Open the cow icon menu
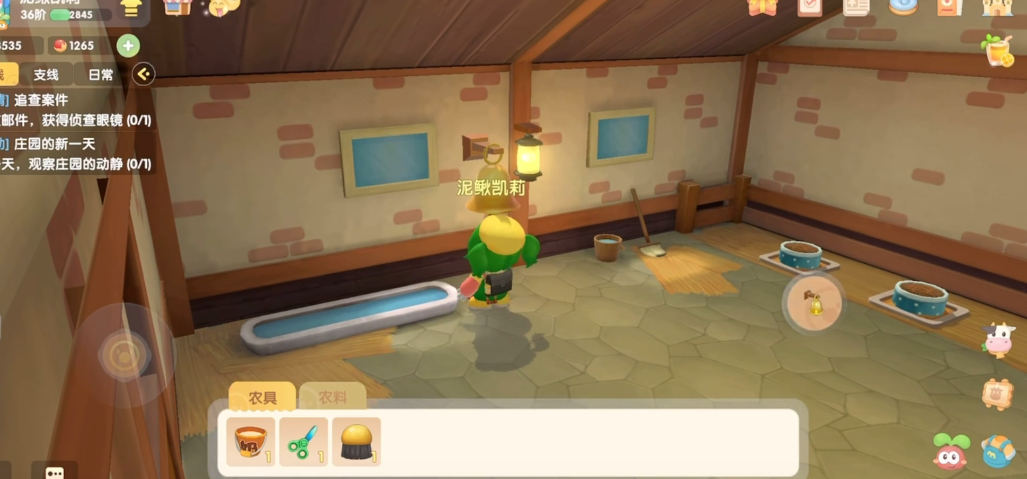 tap(998, 339)
